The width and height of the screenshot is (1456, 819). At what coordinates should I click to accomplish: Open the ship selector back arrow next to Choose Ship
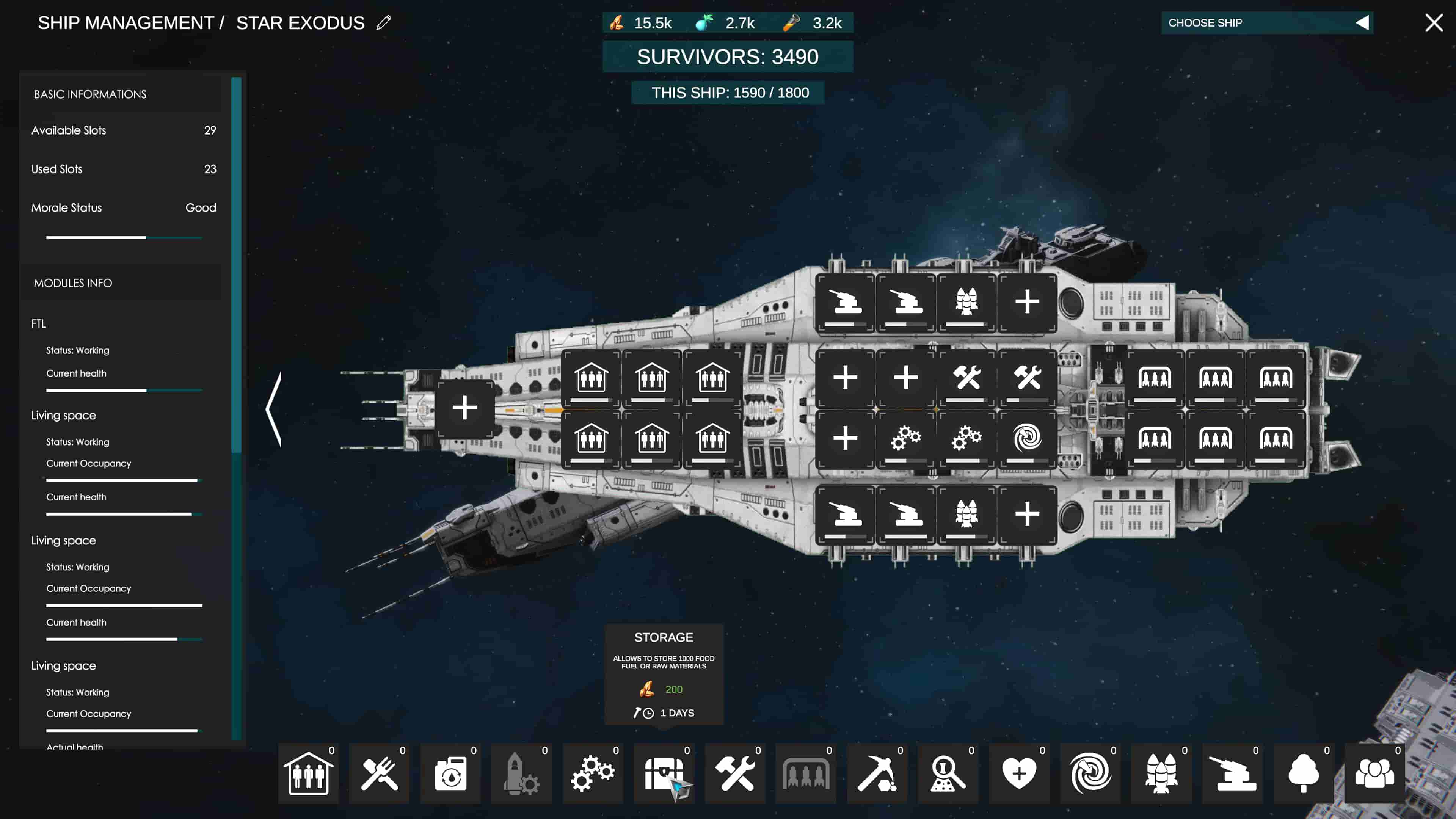pos(1362,23)
